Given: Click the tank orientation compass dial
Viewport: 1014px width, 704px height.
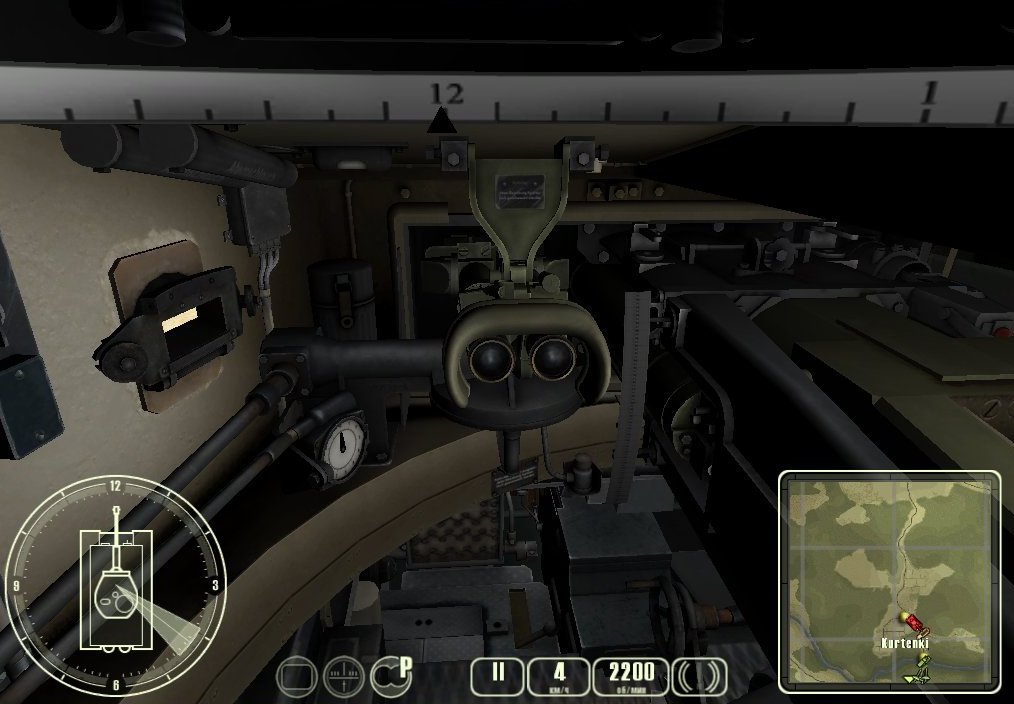Looking at the screenshot, I should [116, 585].
